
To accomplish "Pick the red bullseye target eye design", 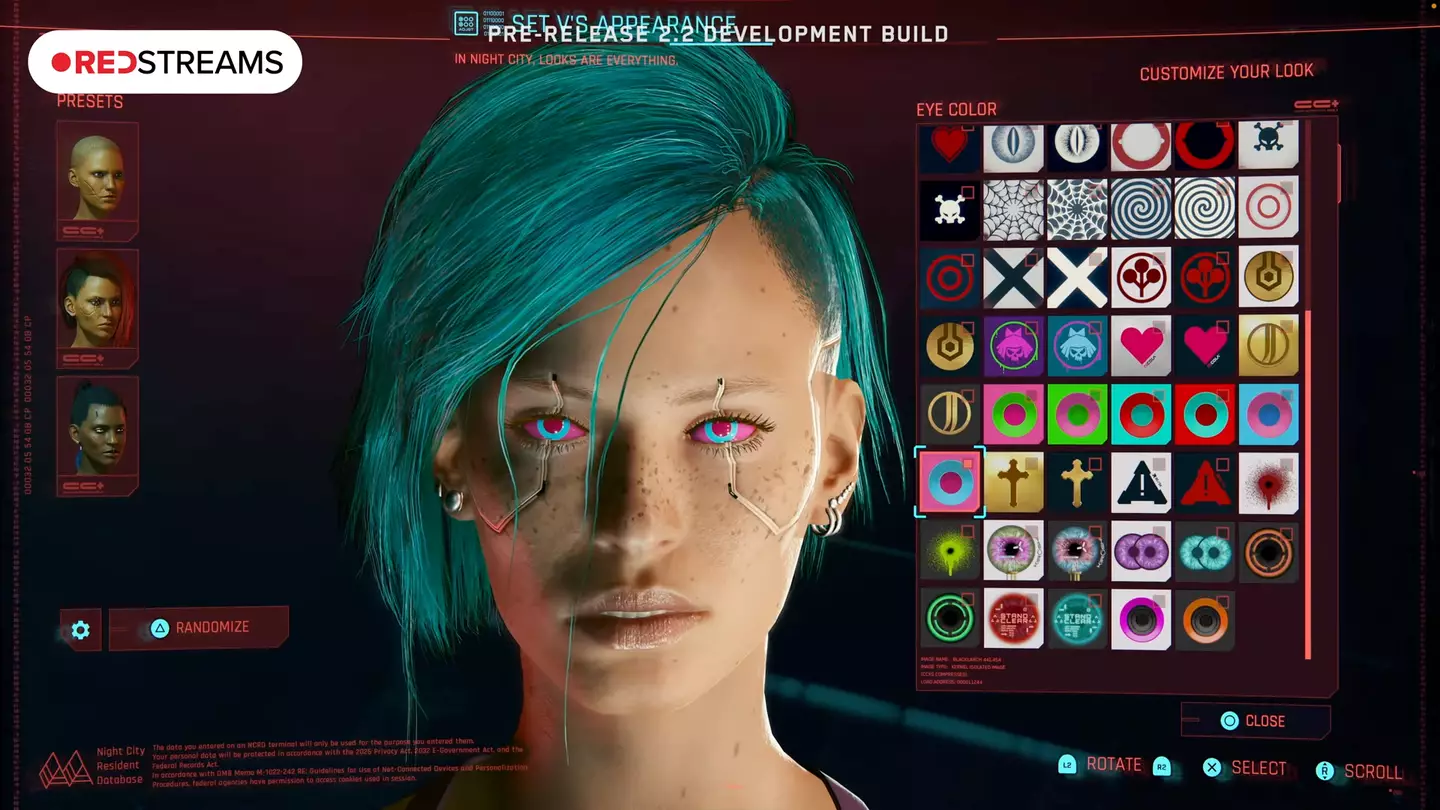I will [1268, 211].
